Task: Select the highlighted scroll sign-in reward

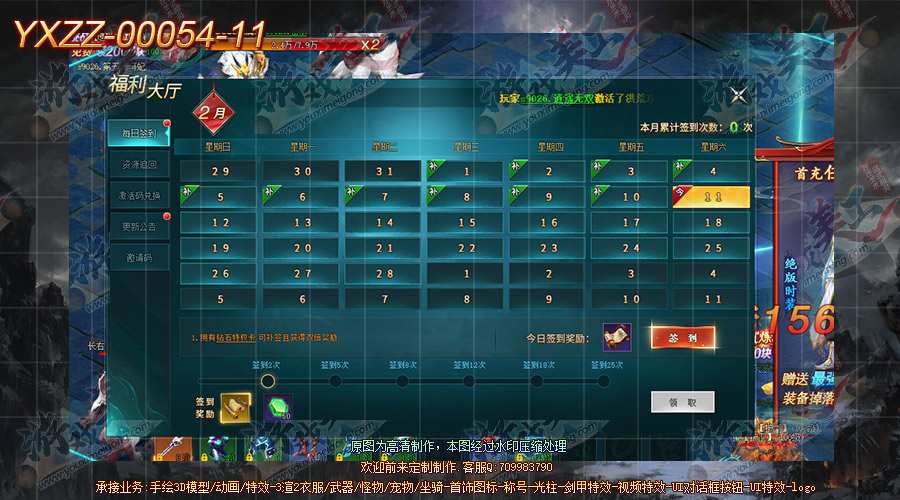Action: tap(235, 405)
